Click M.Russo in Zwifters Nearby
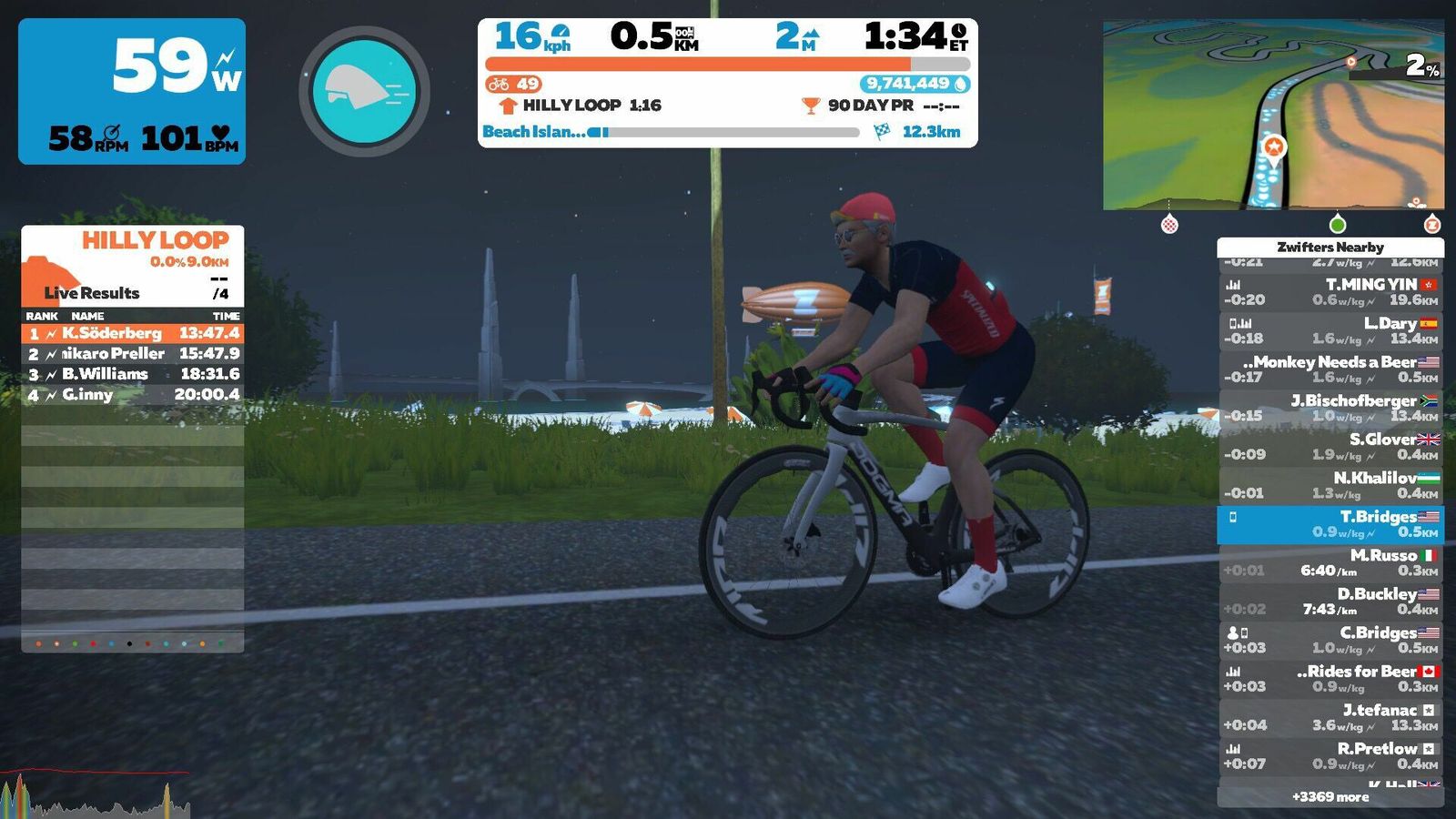The width and height of the screenshot is (1456, 819). [1330, 562]
